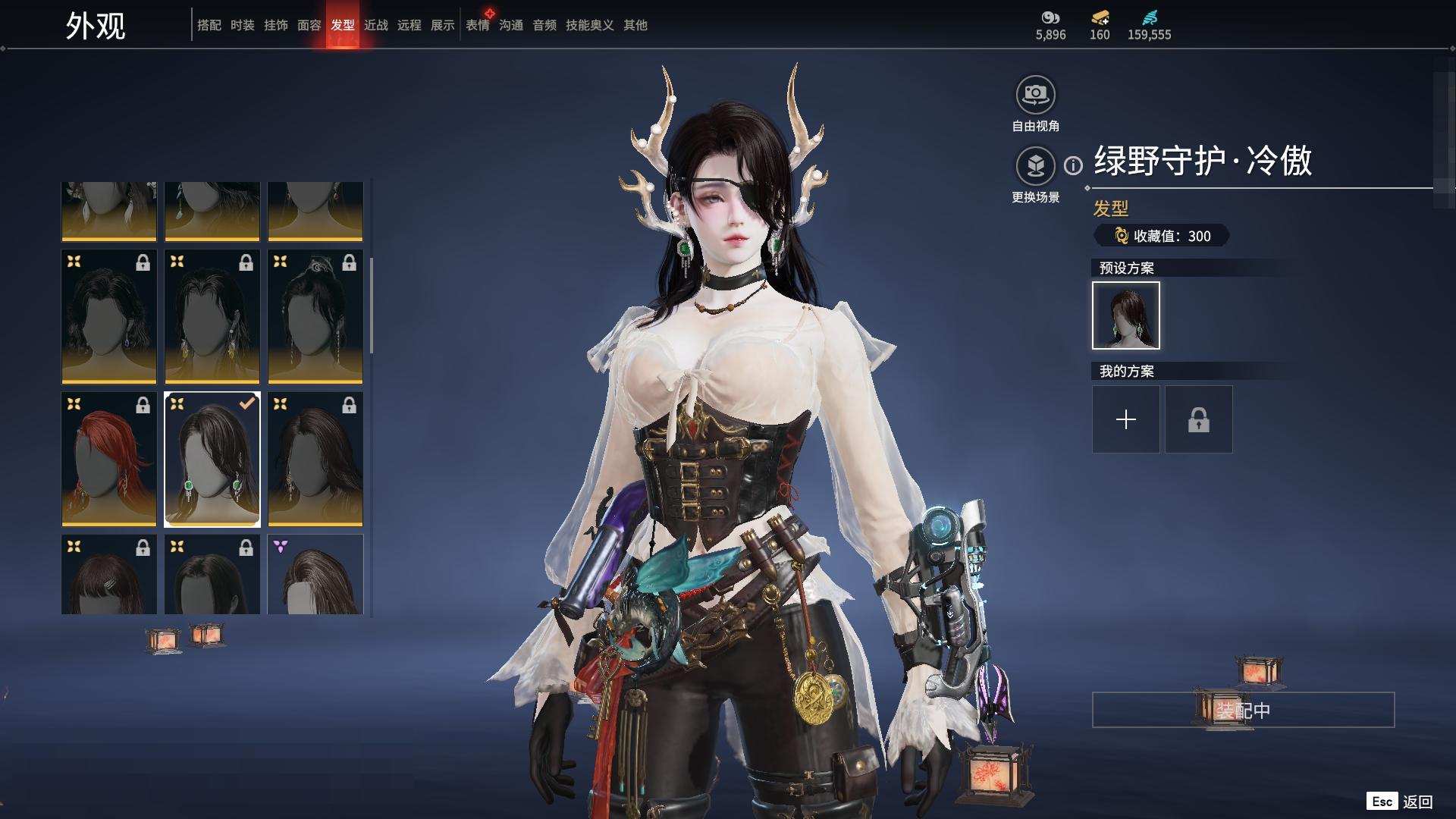
Task: Open the 沟通 tab
Action: pyautogui.click(x=510, y=25)
